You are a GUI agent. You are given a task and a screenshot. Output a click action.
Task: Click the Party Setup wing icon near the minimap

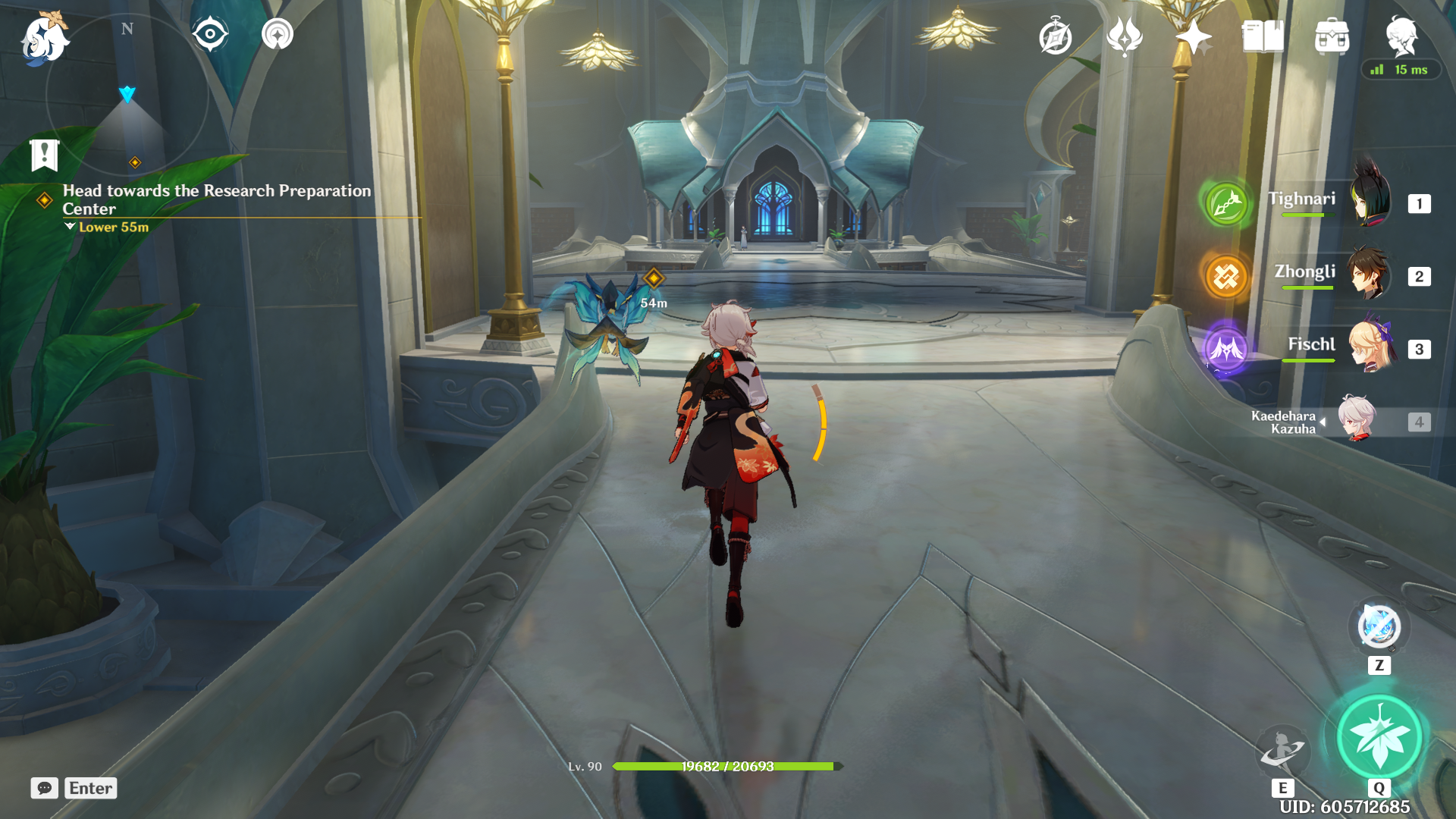coord(277,33)
